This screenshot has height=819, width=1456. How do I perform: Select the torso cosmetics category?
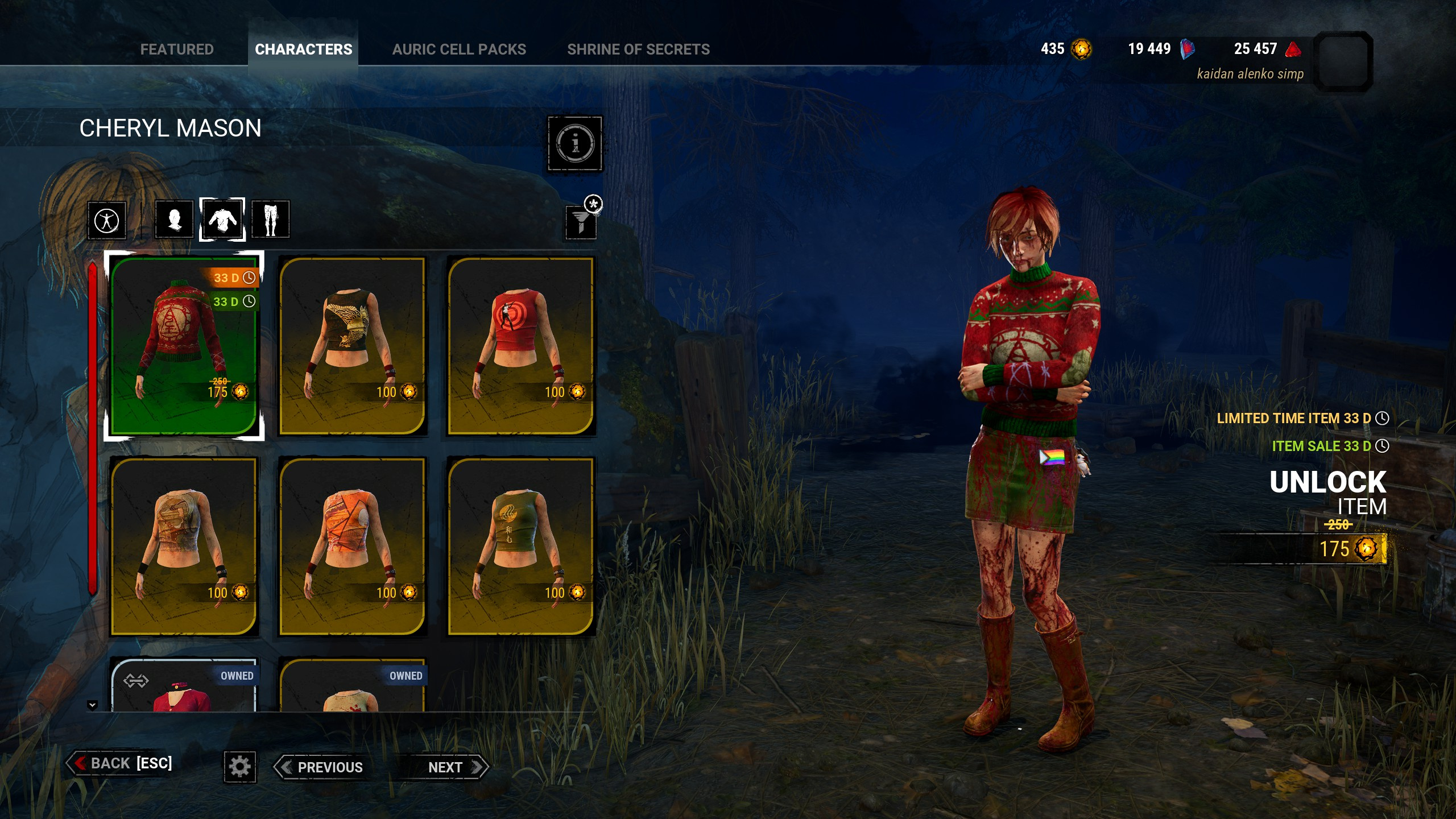pyautogui.click(x=222, y=220)
